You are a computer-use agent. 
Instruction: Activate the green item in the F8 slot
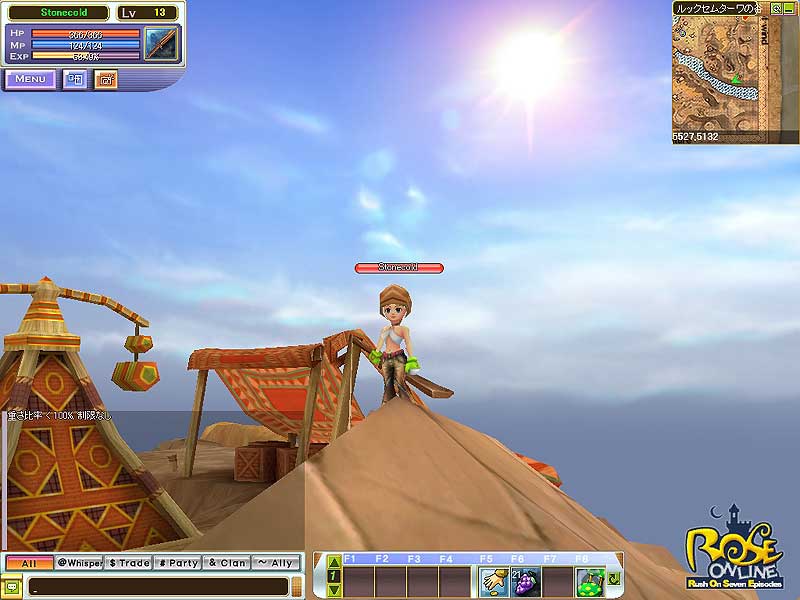590,581
